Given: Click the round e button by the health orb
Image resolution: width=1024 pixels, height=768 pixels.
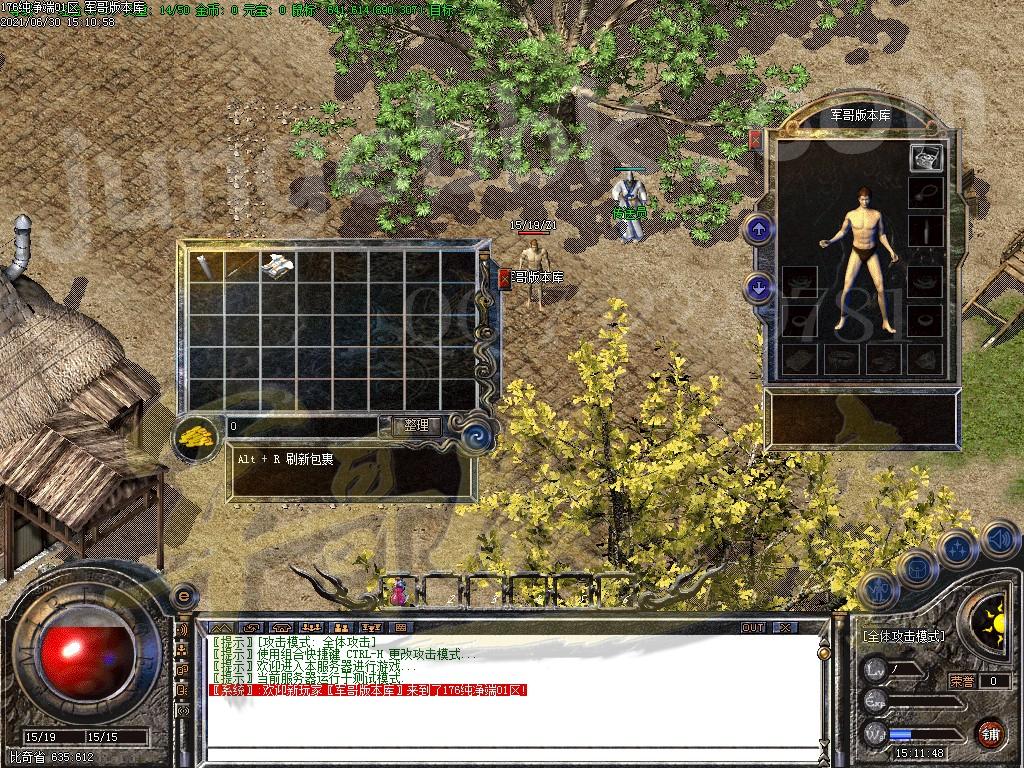Looking at the screenshot, I should (183, 595).
